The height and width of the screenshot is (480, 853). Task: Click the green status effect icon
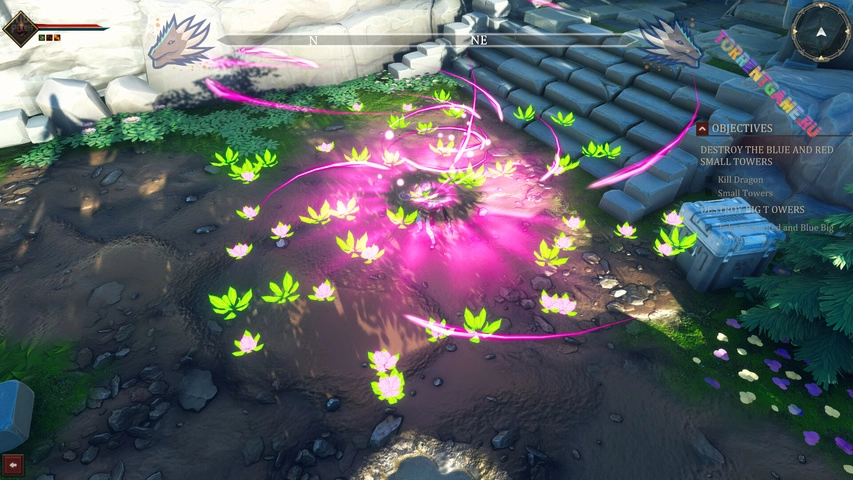tap(42, 37)
